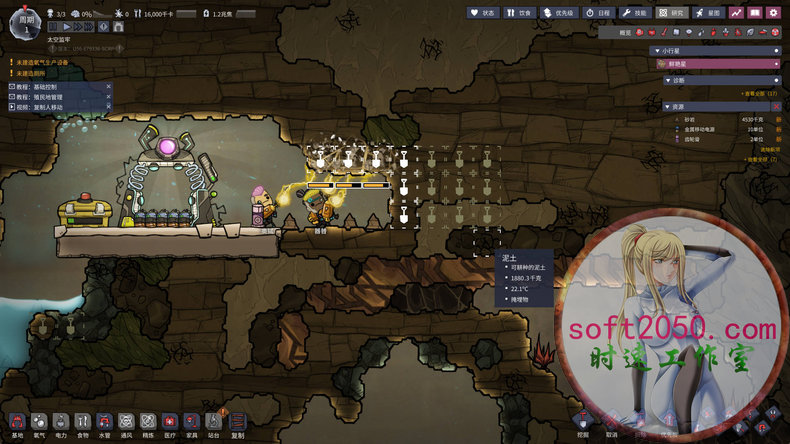
Task: Open the 星图 (Starmap) screen
Action: pos(708,13)
